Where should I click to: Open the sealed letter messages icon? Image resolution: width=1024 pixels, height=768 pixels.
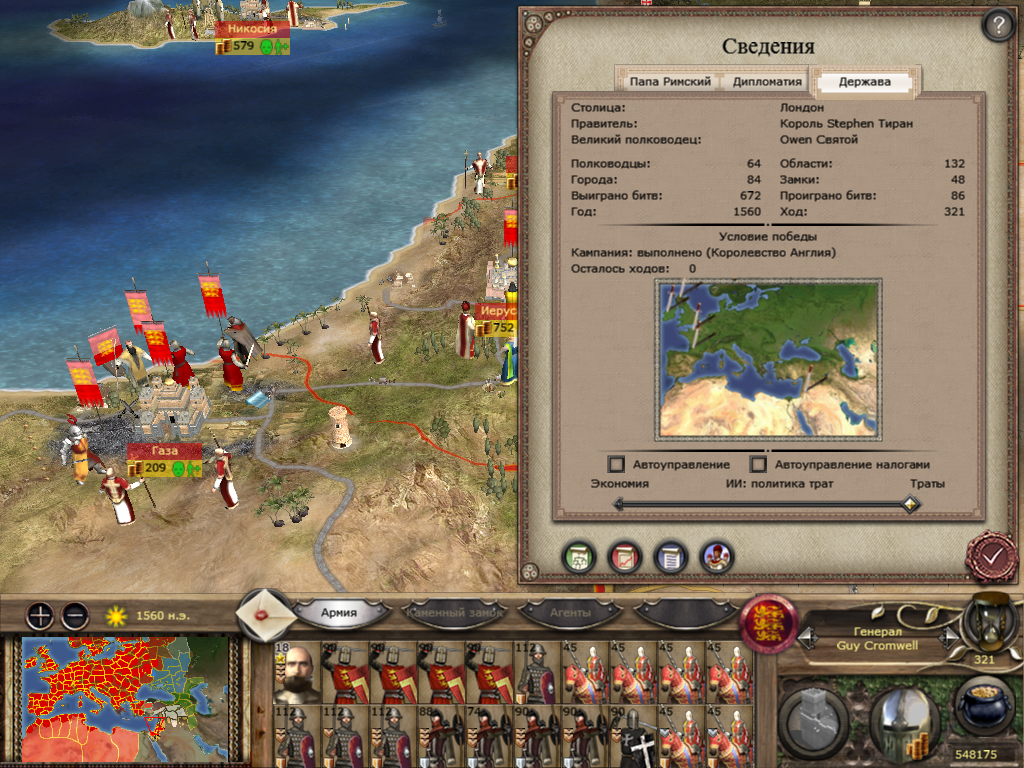[266, 612]
